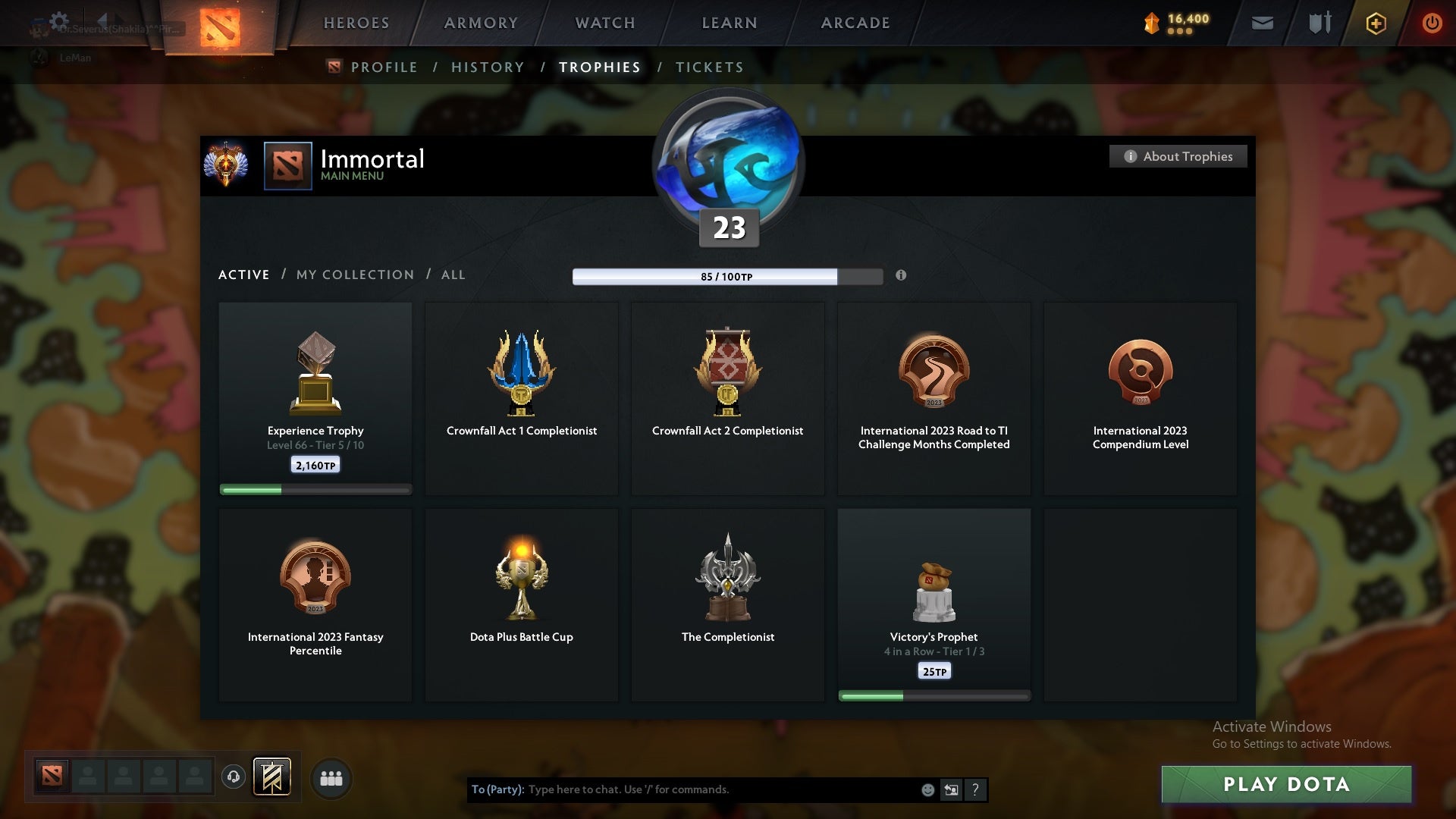Screen dimensions: 1456x819
Task: Click the shield and sword battle report icon
Action: coord(1318,23)
